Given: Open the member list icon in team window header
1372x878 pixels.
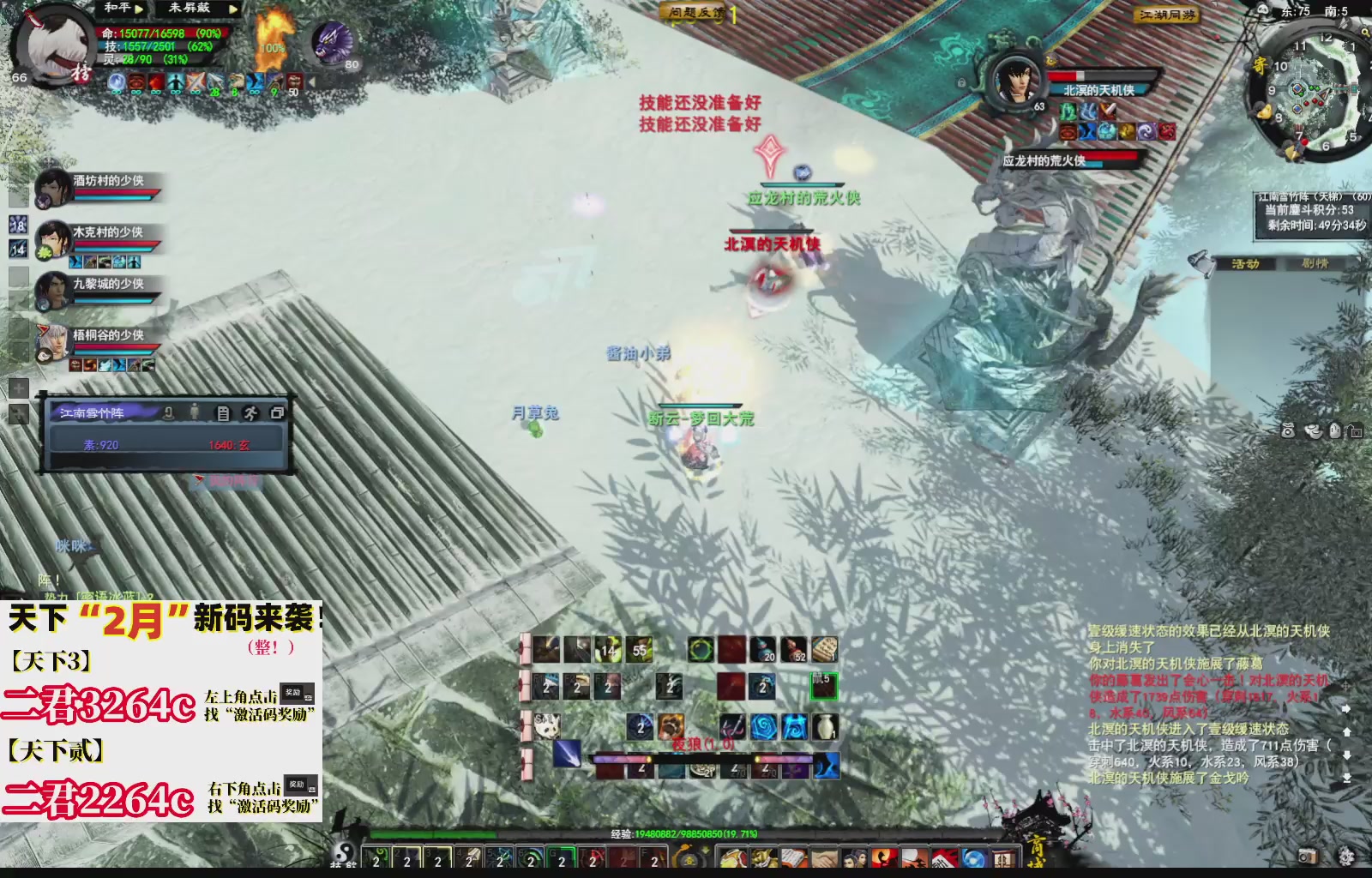Looking at the screenshot, I should [x=223, y=412].
